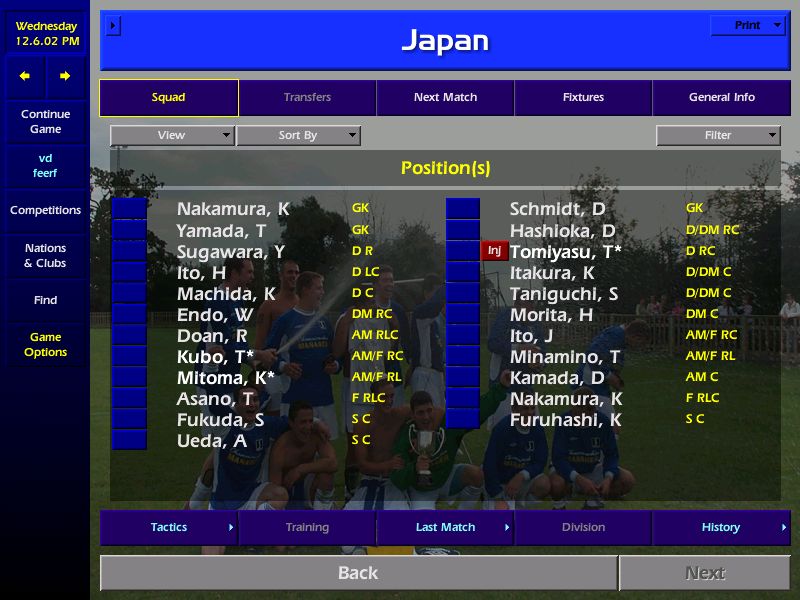Screen dimensions: 800x600
Task: Select injured player Tomiyasu, T
Action: [565, 251]
